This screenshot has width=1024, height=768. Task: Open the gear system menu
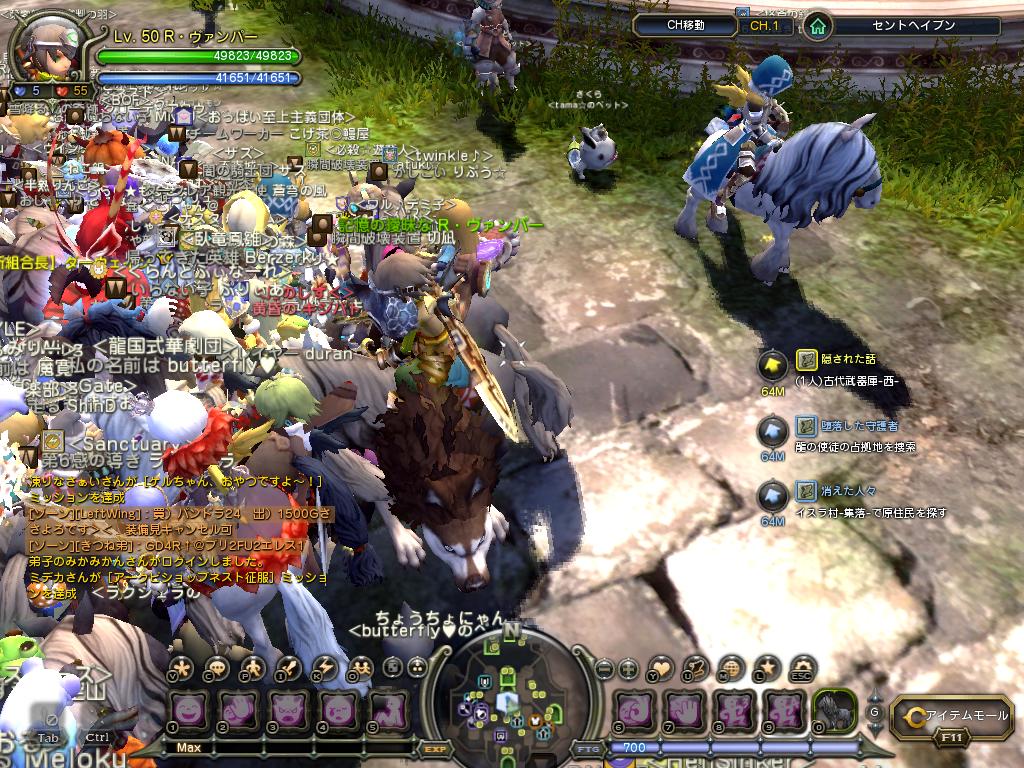click(x=801, y=666)
